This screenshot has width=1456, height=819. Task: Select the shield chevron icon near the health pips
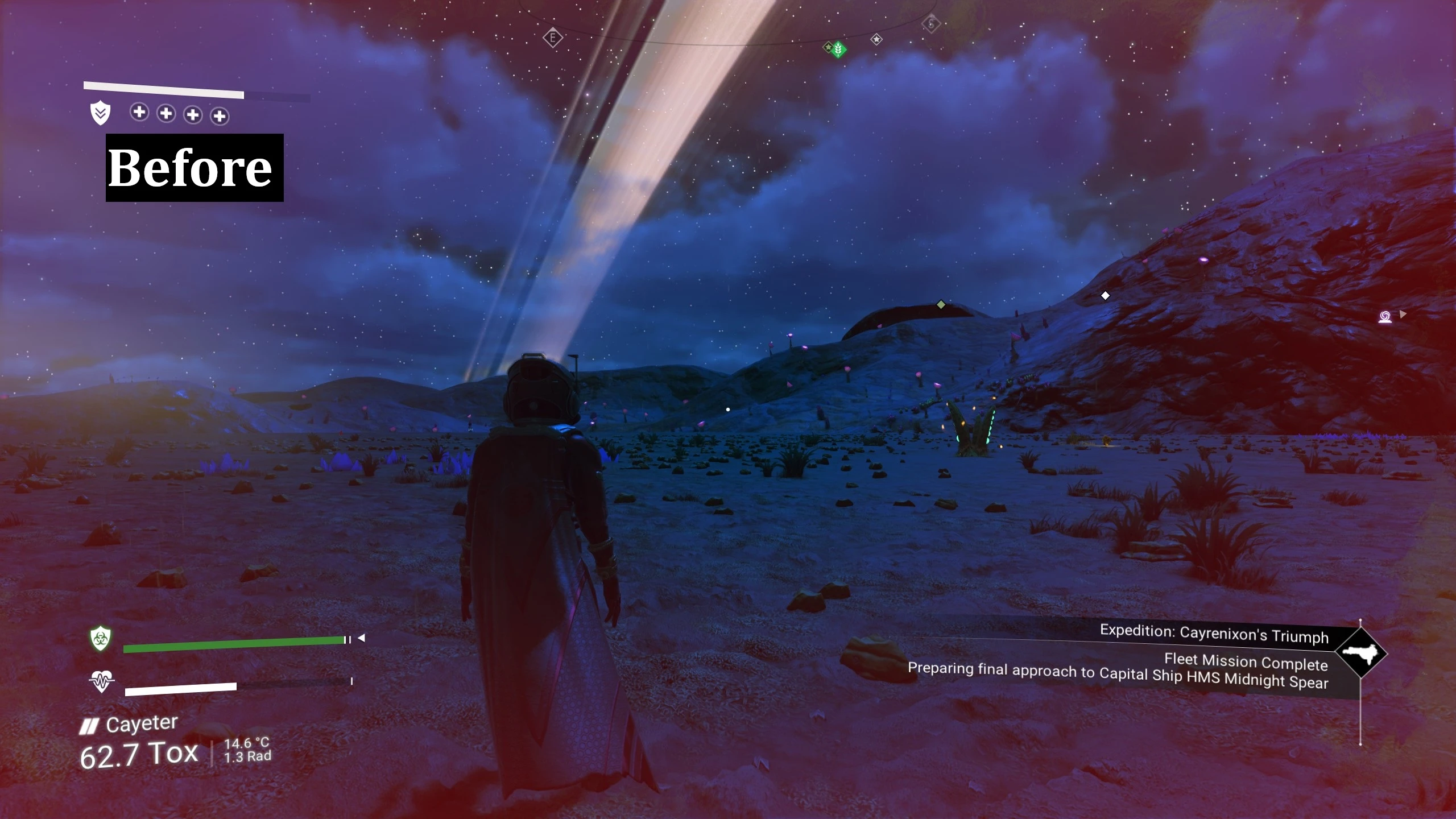pos(100,113)
